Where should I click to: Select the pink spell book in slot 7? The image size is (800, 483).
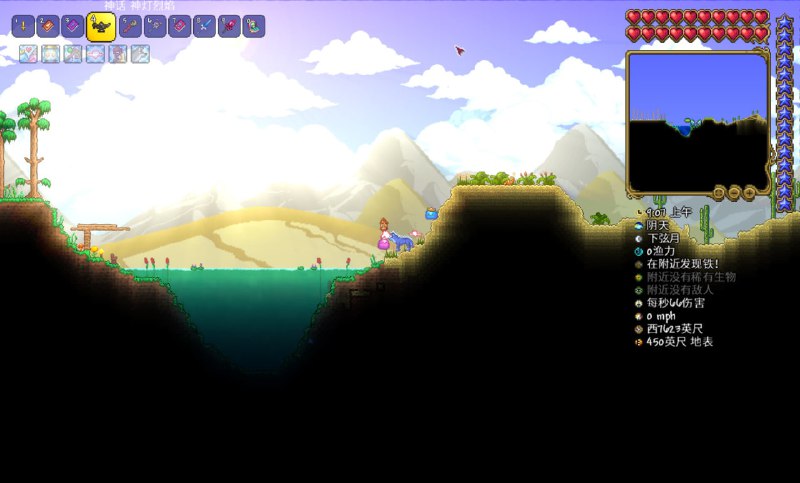(x=178, y=26)
